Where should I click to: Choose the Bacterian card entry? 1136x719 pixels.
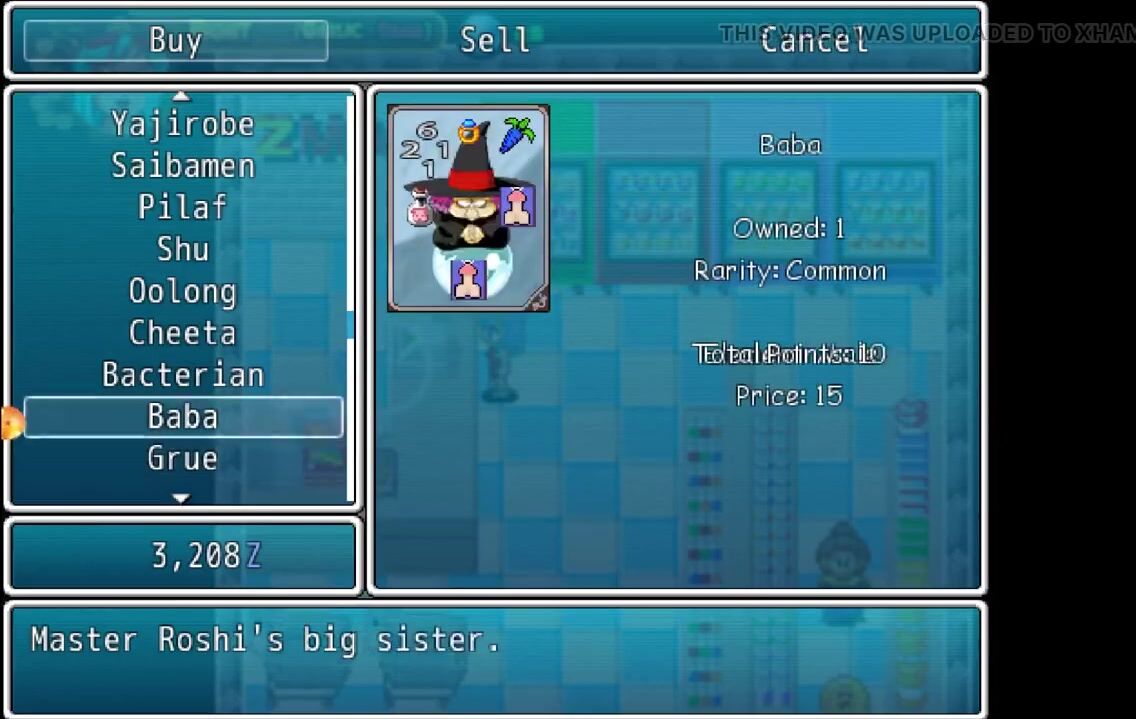click(x=182, y=375)
